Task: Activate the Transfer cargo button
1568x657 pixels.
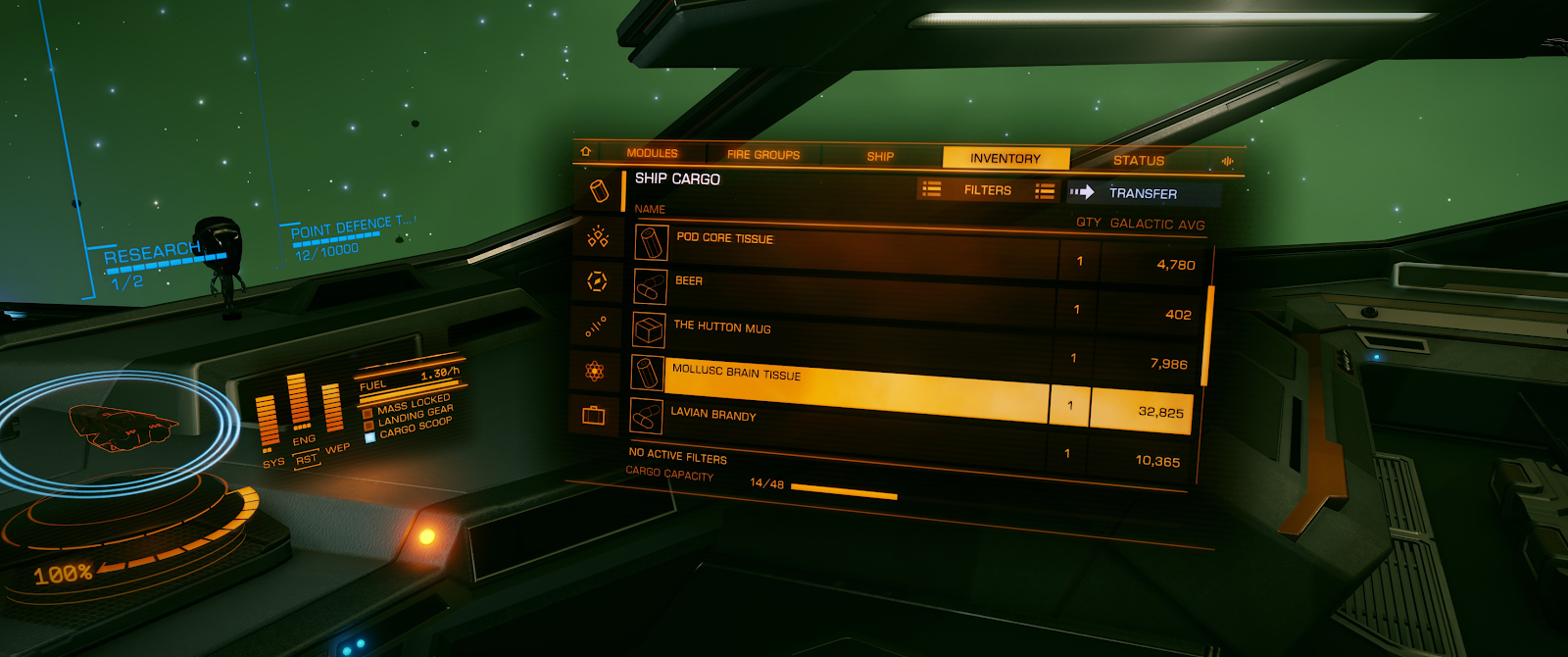Action: (x=1142, y=193)
